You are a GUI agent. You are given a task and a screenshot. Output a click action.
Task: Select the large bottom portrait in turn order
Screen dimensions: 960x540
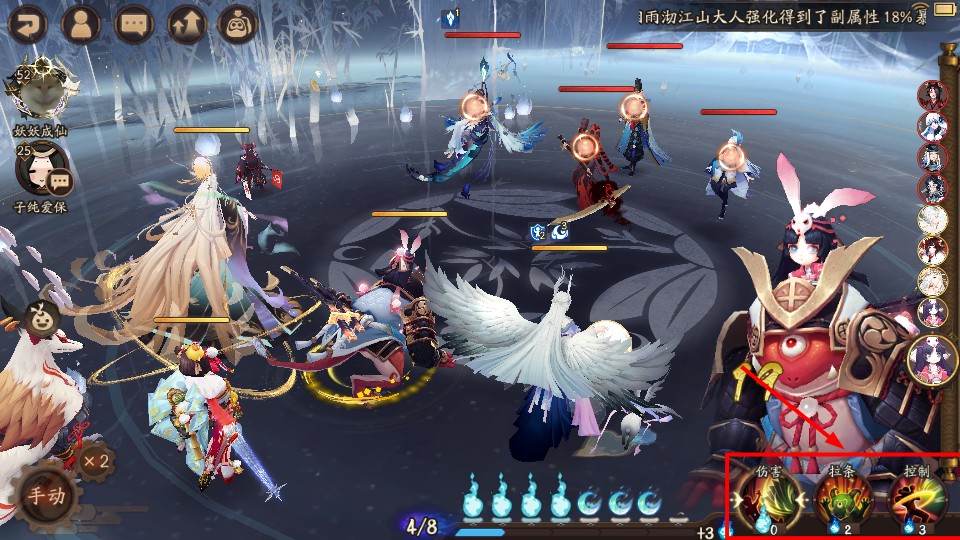931,360
